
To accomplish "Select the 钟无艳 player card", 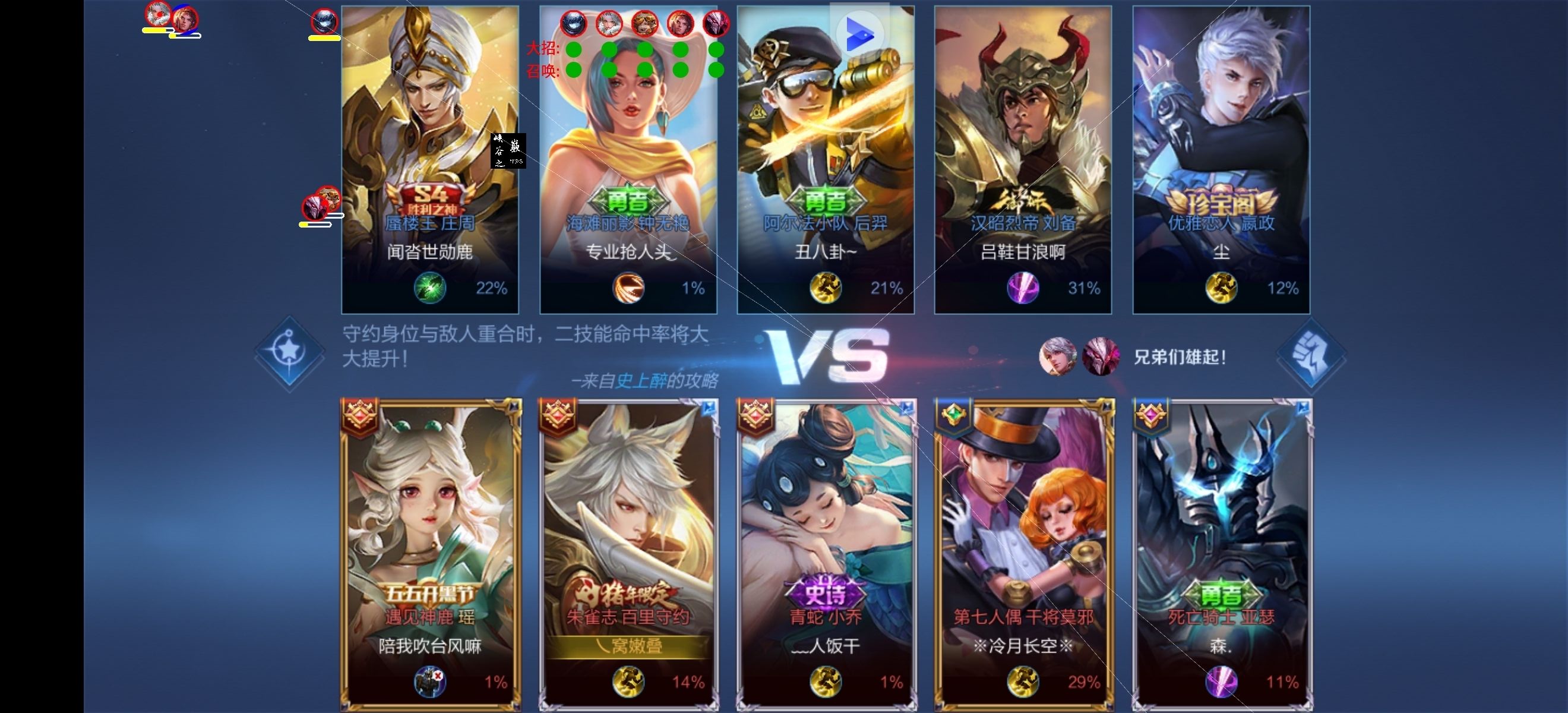I will click(x=628, y=159).
